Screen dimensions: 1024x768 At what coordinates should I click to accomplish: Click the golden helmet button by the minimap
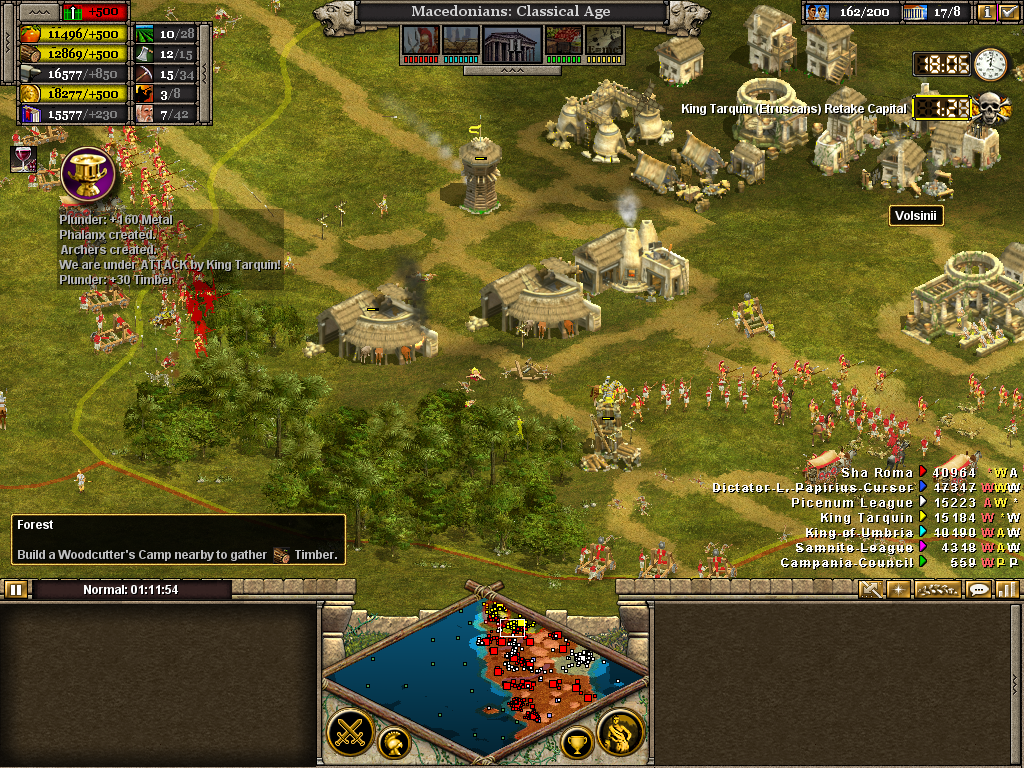coord(394,742)
